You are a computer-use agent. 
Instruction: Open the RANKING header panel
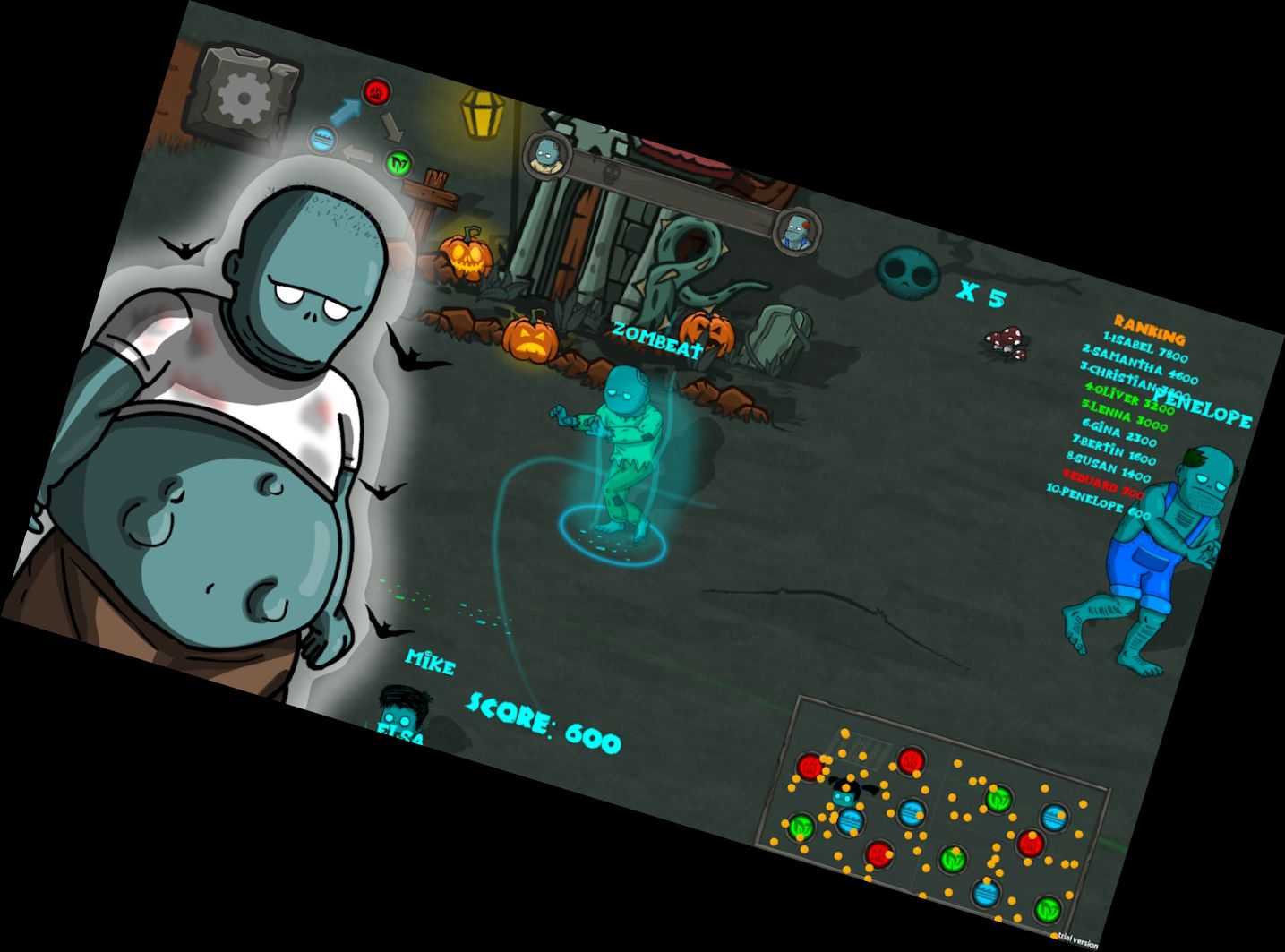[x=1149, y=330]
